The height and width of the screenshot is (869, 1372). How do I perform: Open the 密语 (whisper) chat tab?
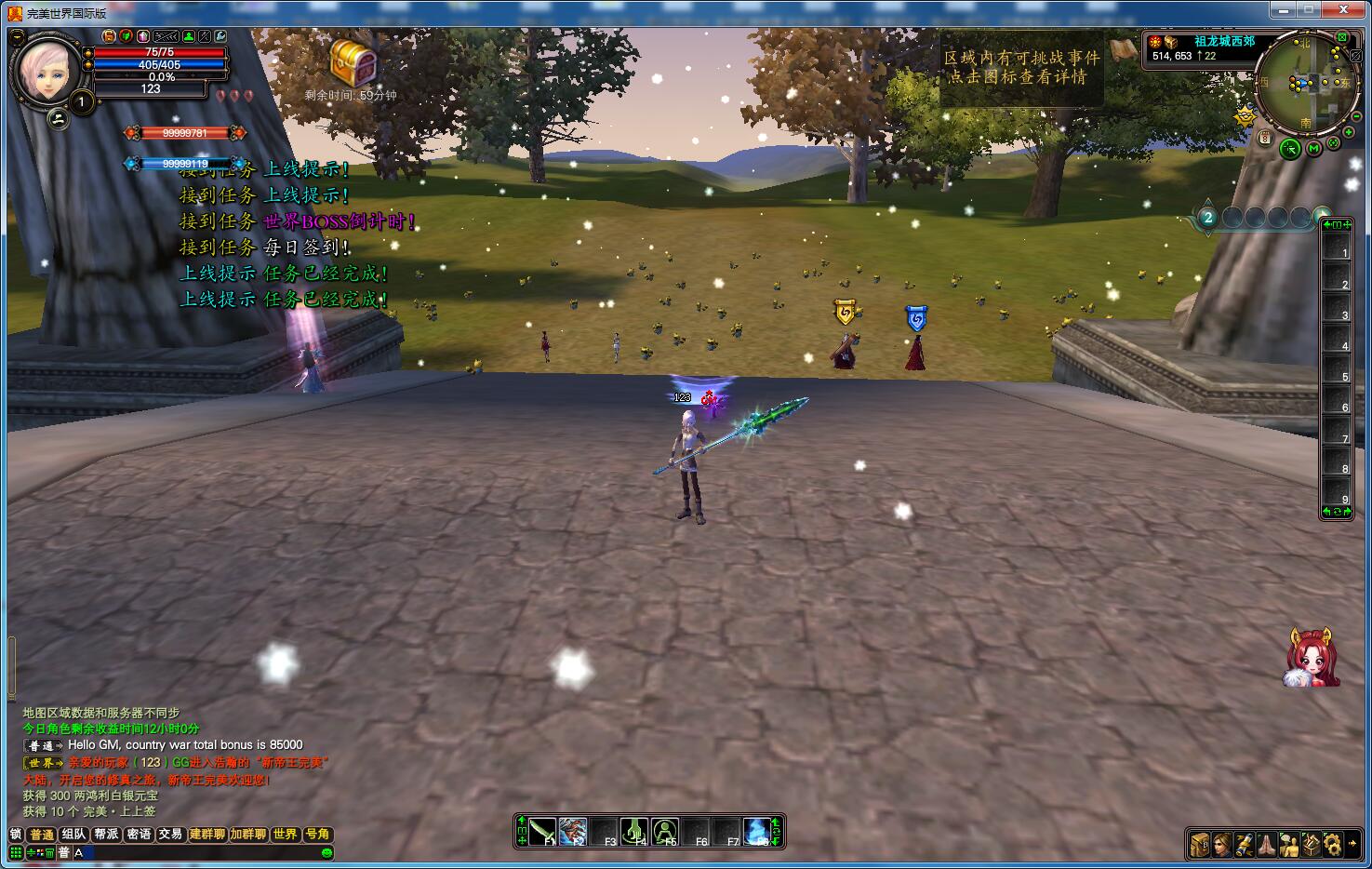(x=139, y=835)
